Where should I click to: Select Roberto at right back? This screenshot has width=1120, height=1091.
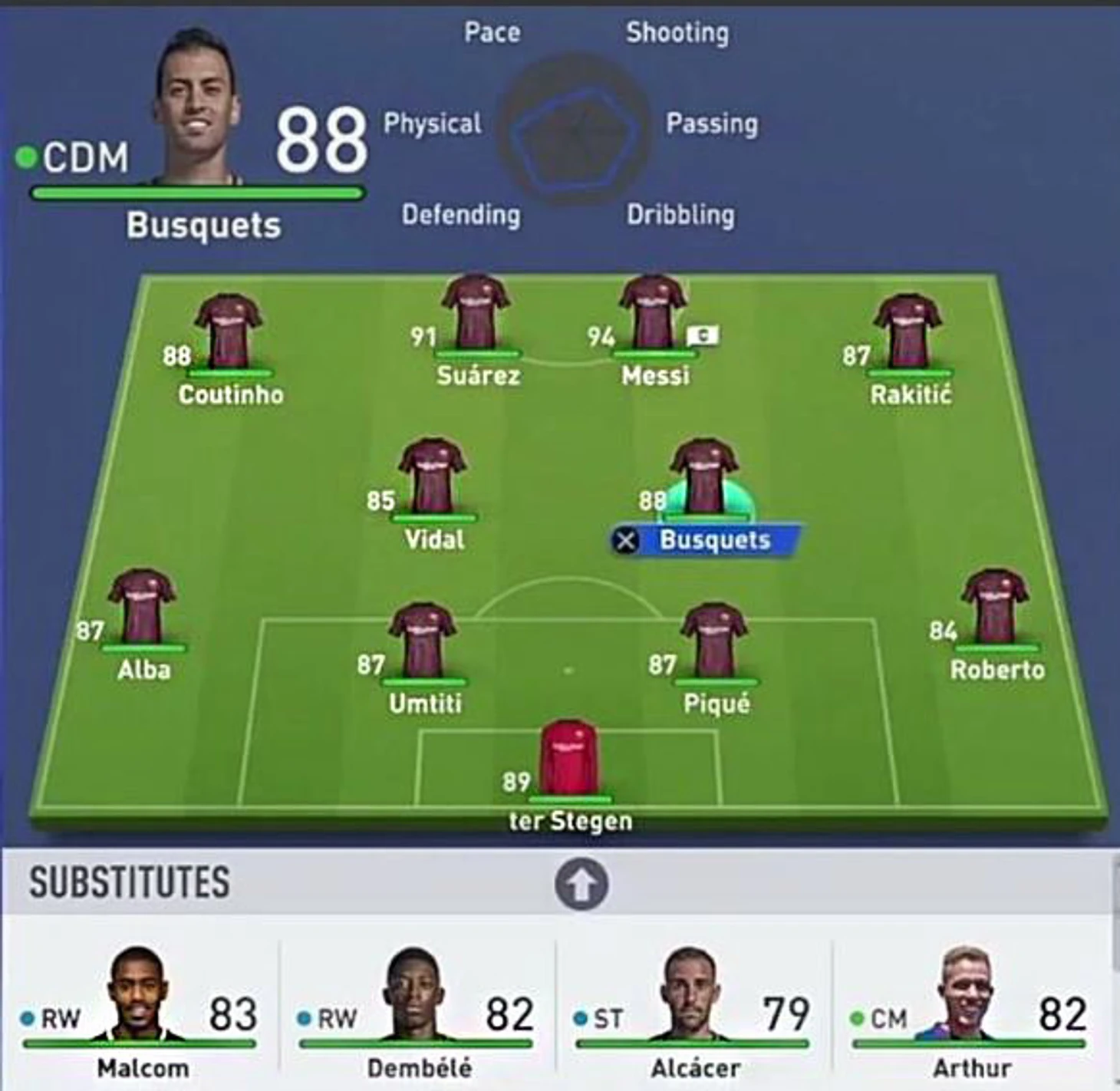click(x=995, y=609)
